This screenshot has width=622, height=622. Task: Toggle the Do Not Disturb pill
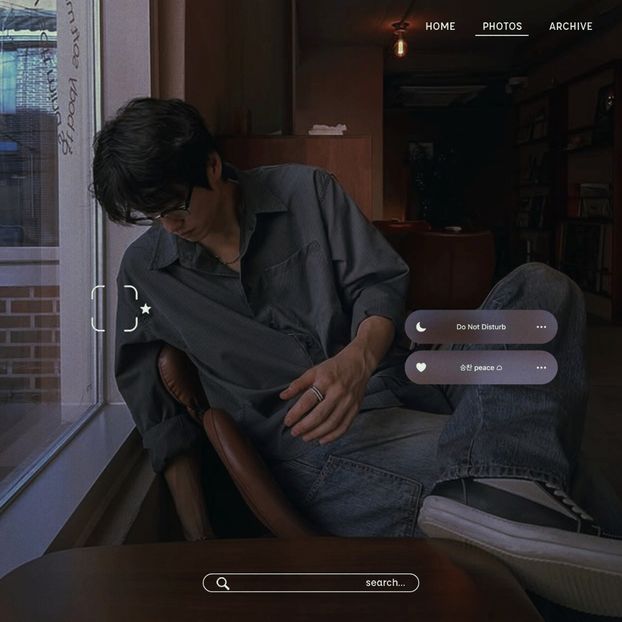(481, 327)
